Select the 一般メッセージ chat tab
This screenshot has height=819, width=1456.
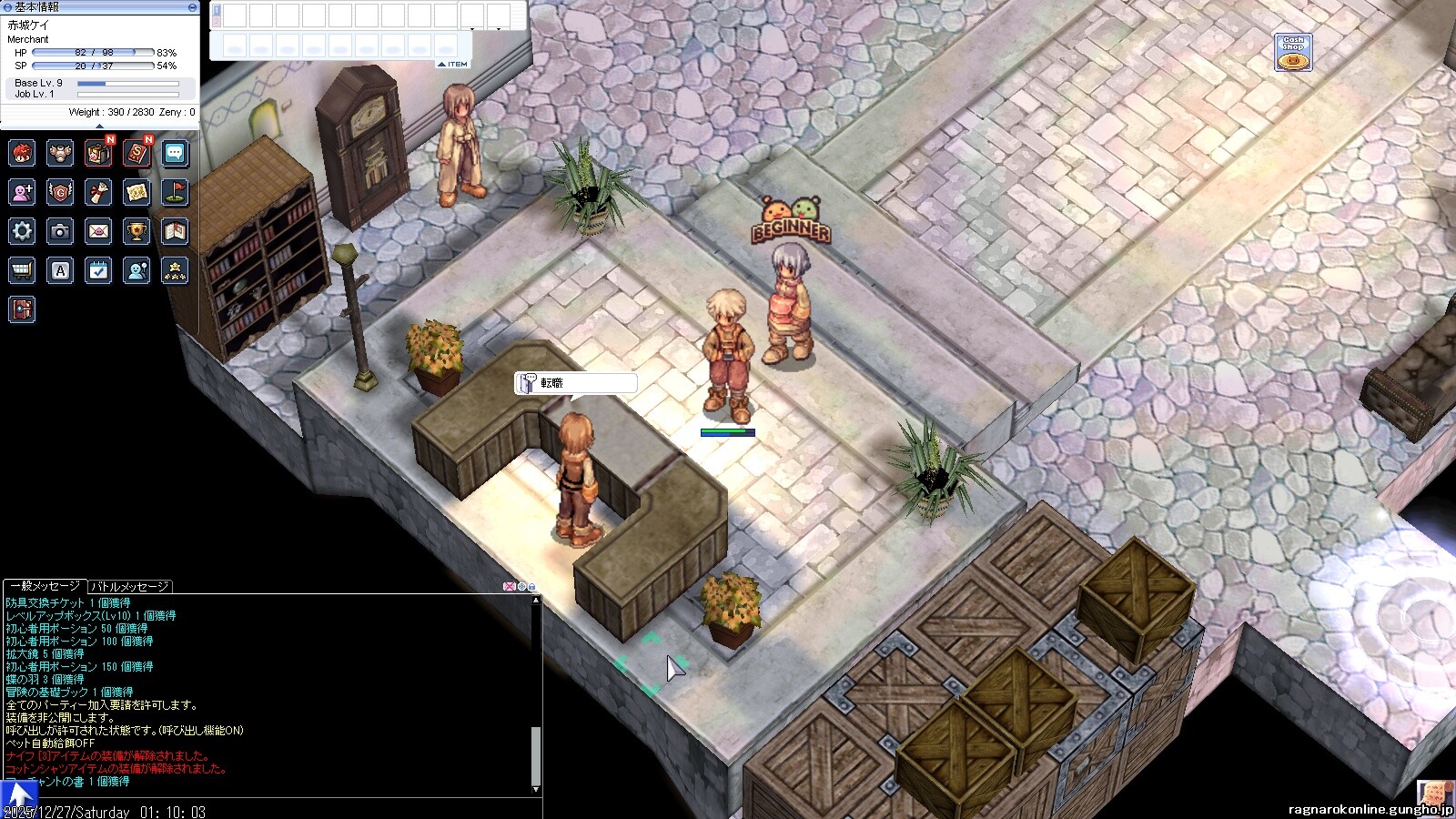[45, 587]
